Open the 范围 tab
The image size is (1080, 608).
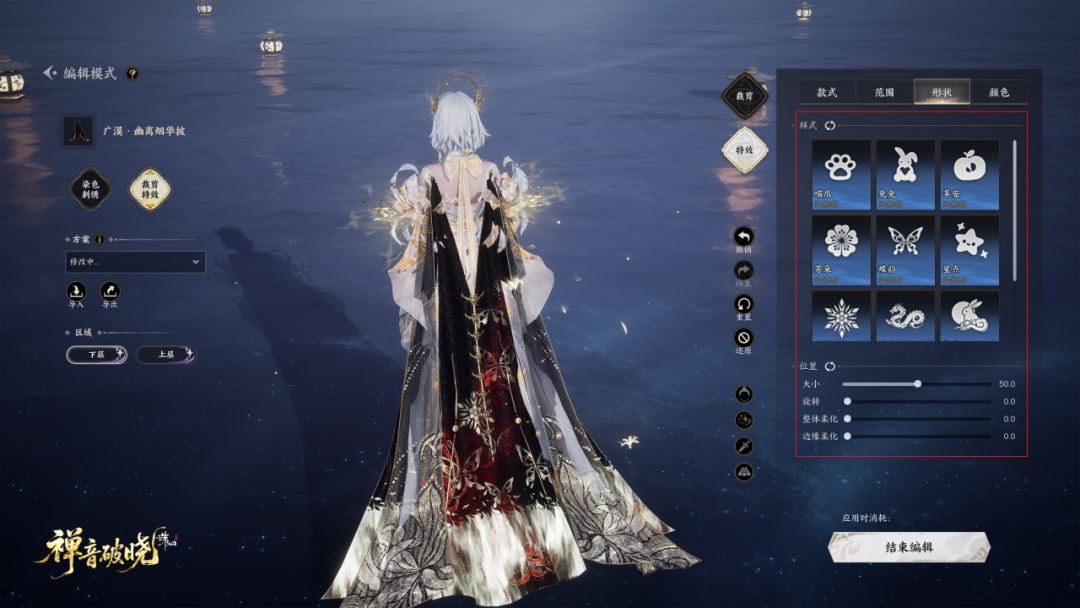pos(884,92)
